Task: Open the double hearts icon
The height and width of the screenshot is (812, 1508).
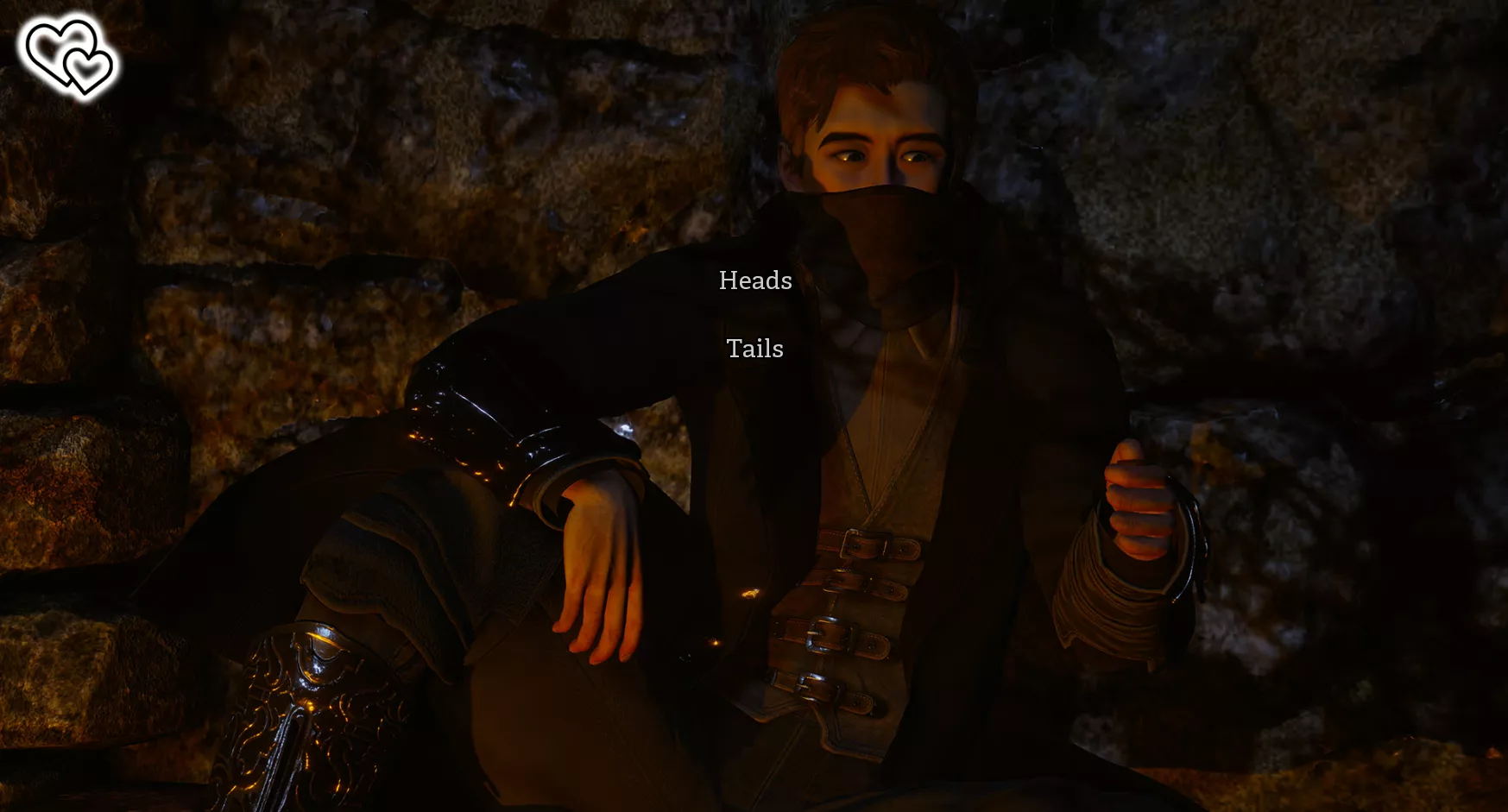Action: tap(69, 56)
